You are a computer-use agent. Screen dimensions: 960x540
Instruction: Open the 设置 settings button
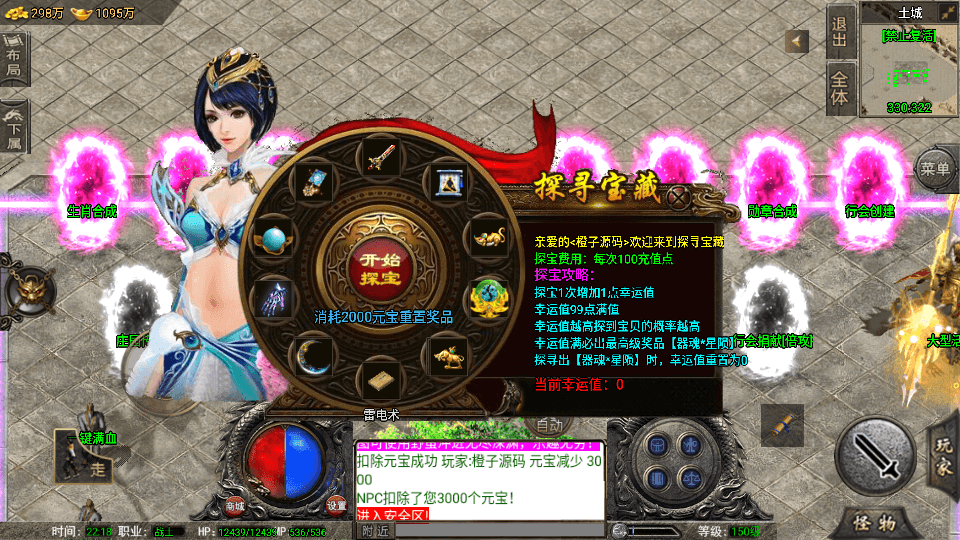[337, 505]
